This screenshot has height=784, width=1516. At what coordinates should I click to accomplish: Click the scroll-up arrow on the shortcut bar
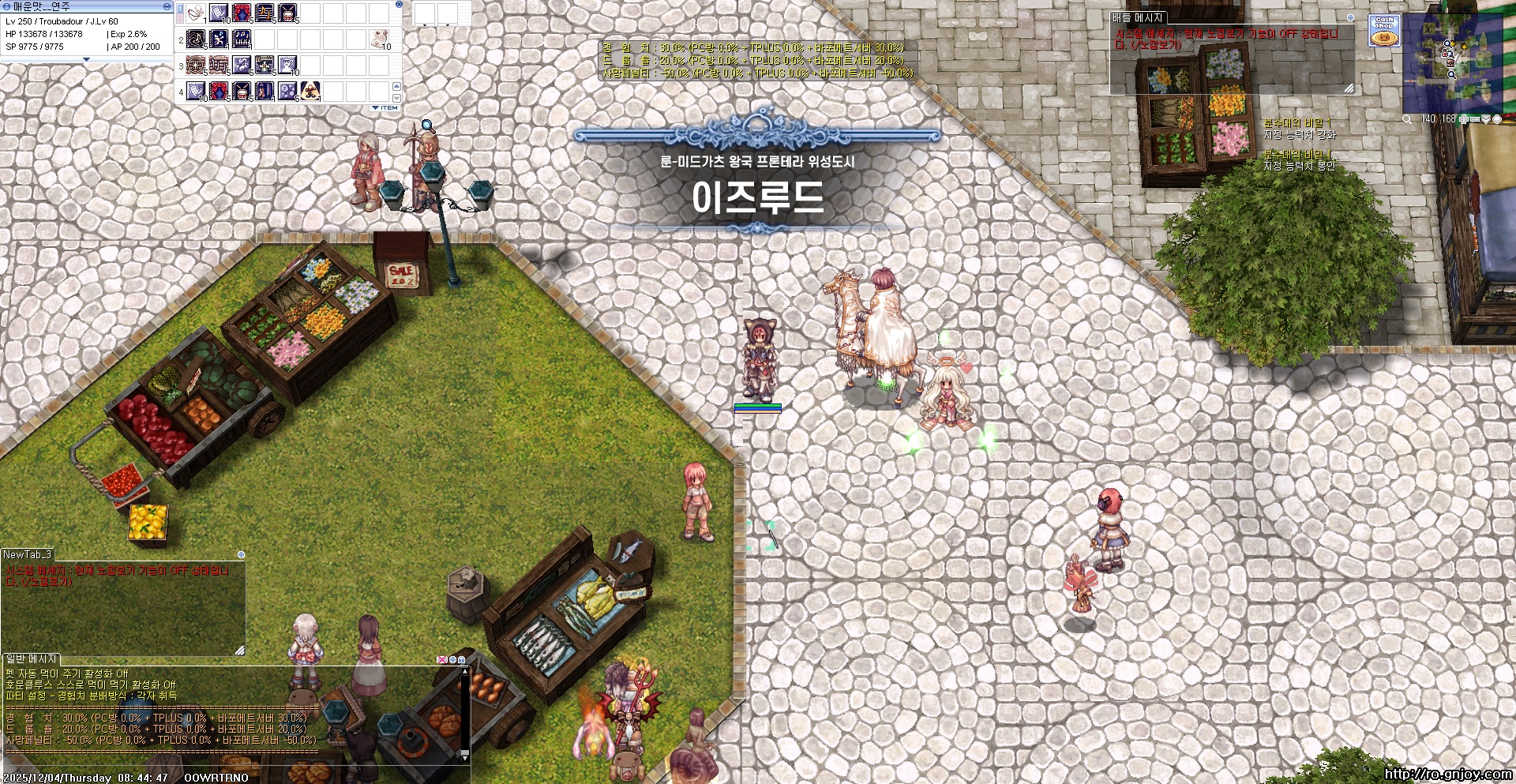pyautogui.click(x=397, y=87)
